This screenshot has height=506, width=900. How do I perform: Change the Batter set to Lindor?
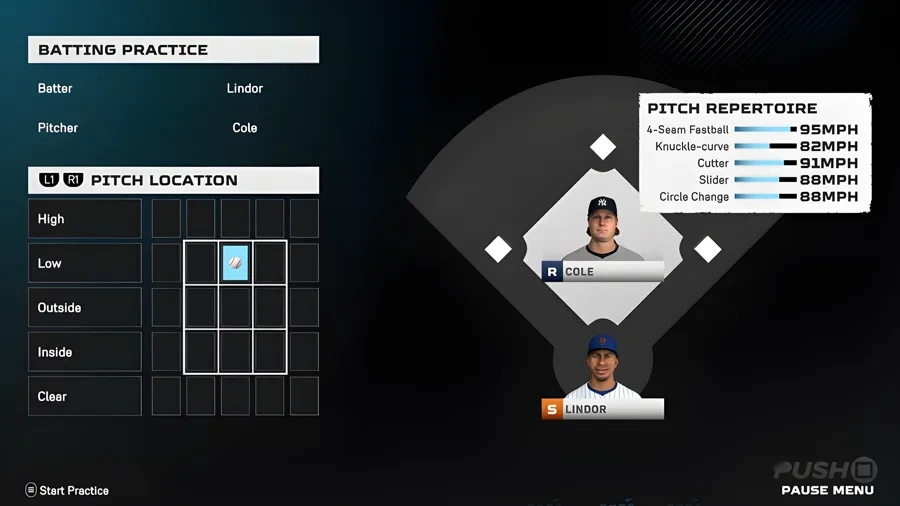coord(244,89)
